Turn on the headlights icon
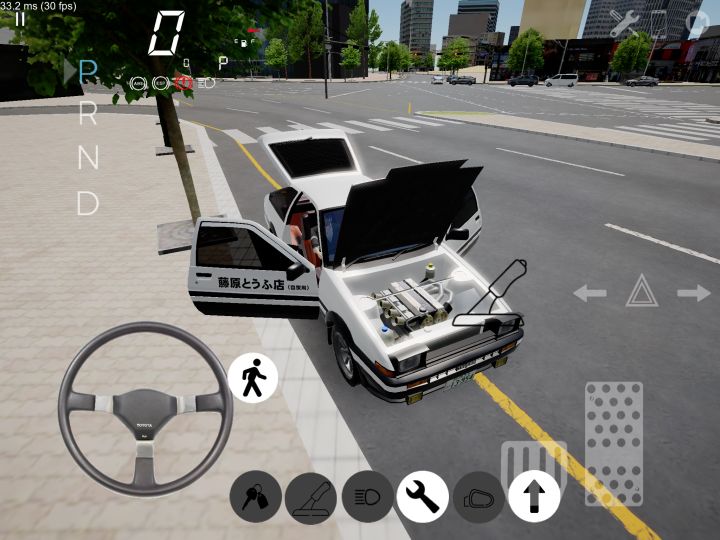 pos(367,497)
